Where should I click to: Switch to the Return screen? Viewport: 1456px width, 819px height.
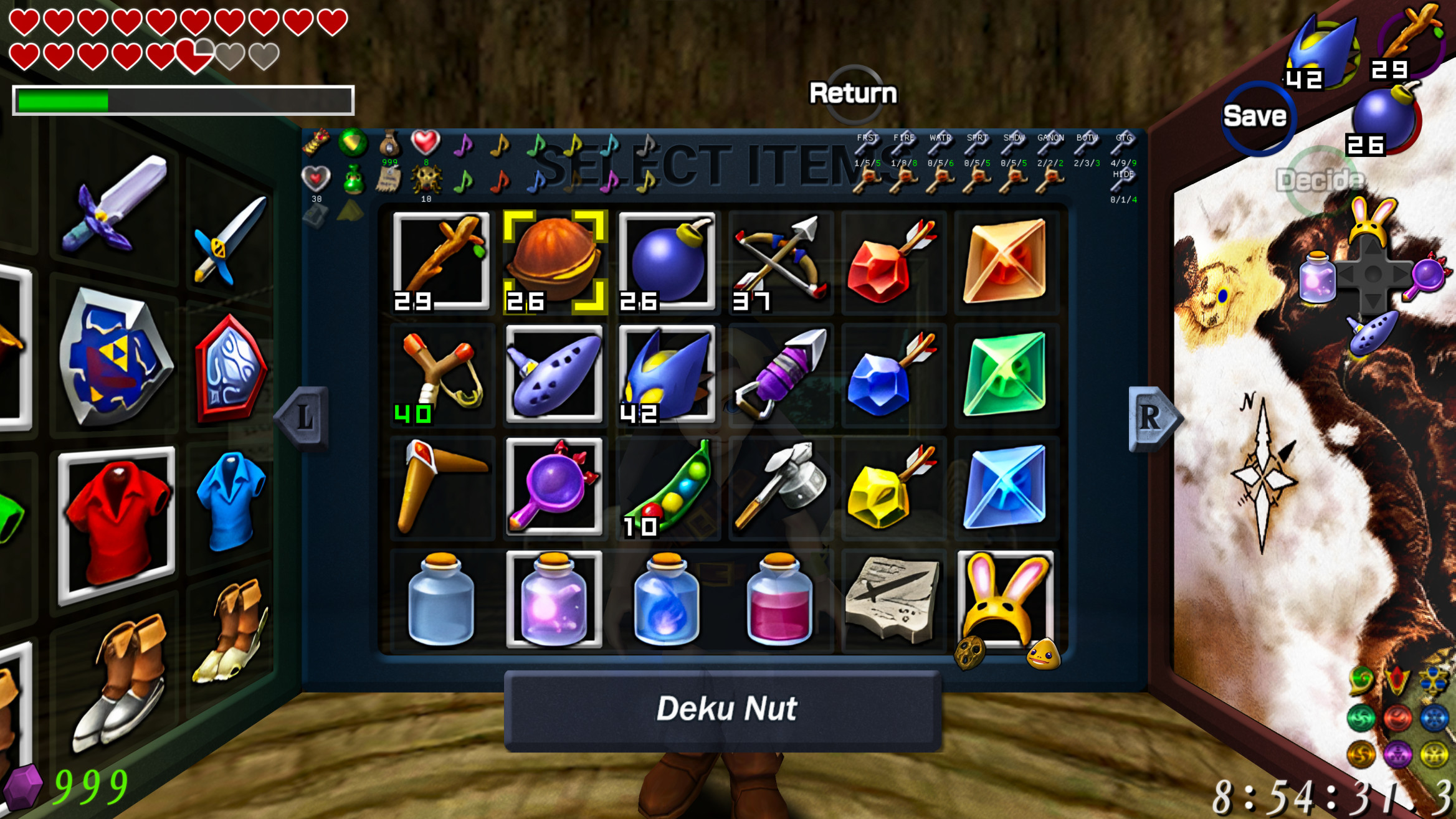pos(854,92)
